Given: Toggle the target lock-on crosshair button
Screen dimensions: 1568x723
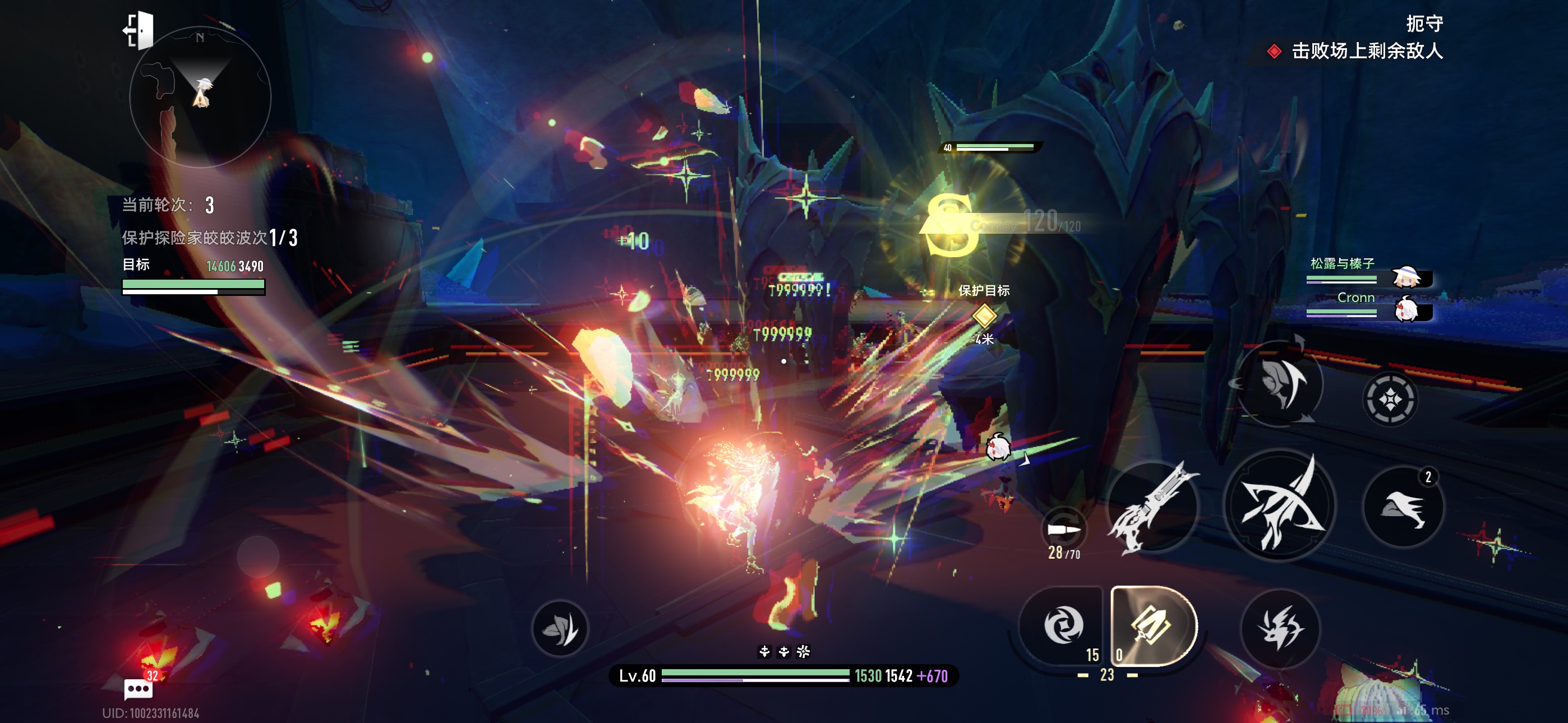Looking at the screenshot, I should click(x=1390, y=399).
